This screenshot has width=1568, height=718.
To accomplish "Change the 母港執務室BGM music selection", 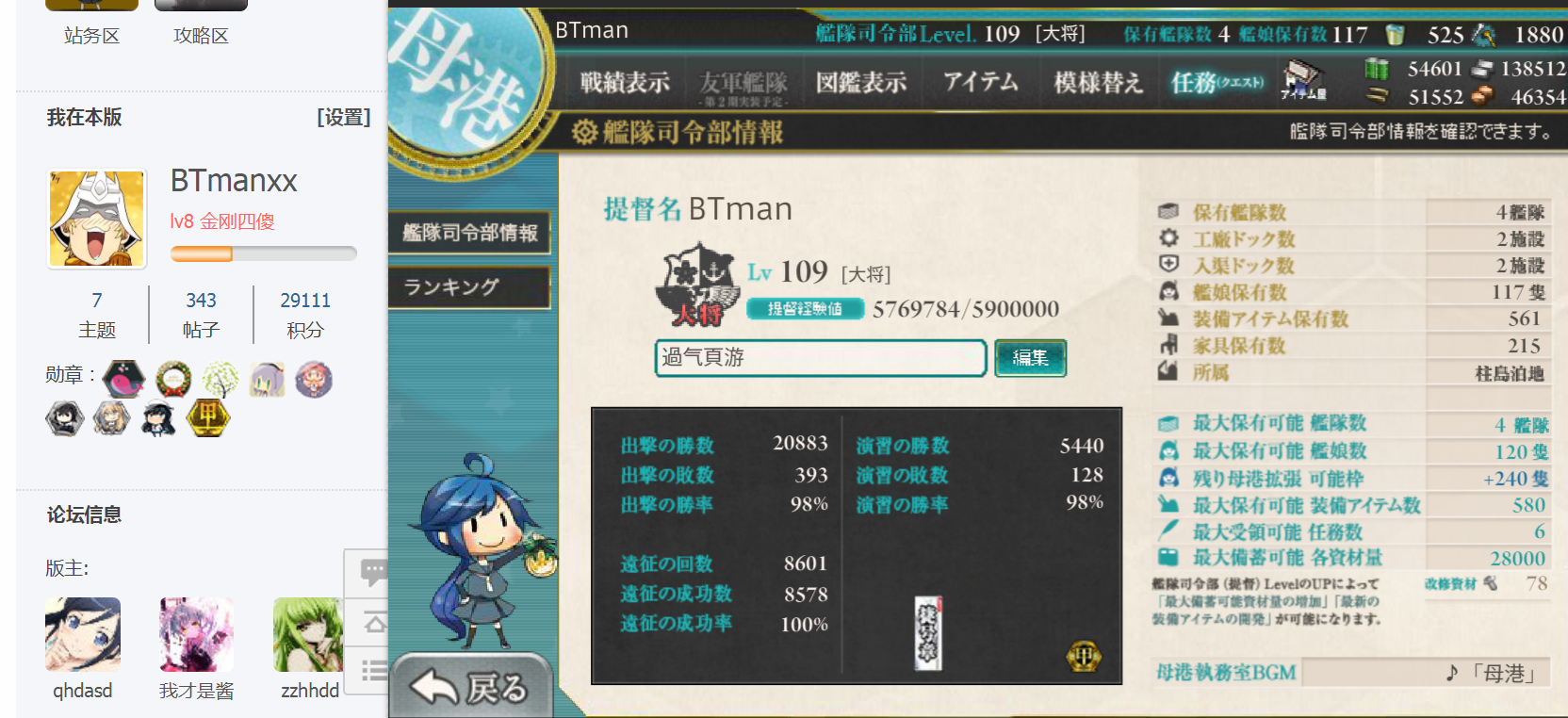I will (1423, 673).
